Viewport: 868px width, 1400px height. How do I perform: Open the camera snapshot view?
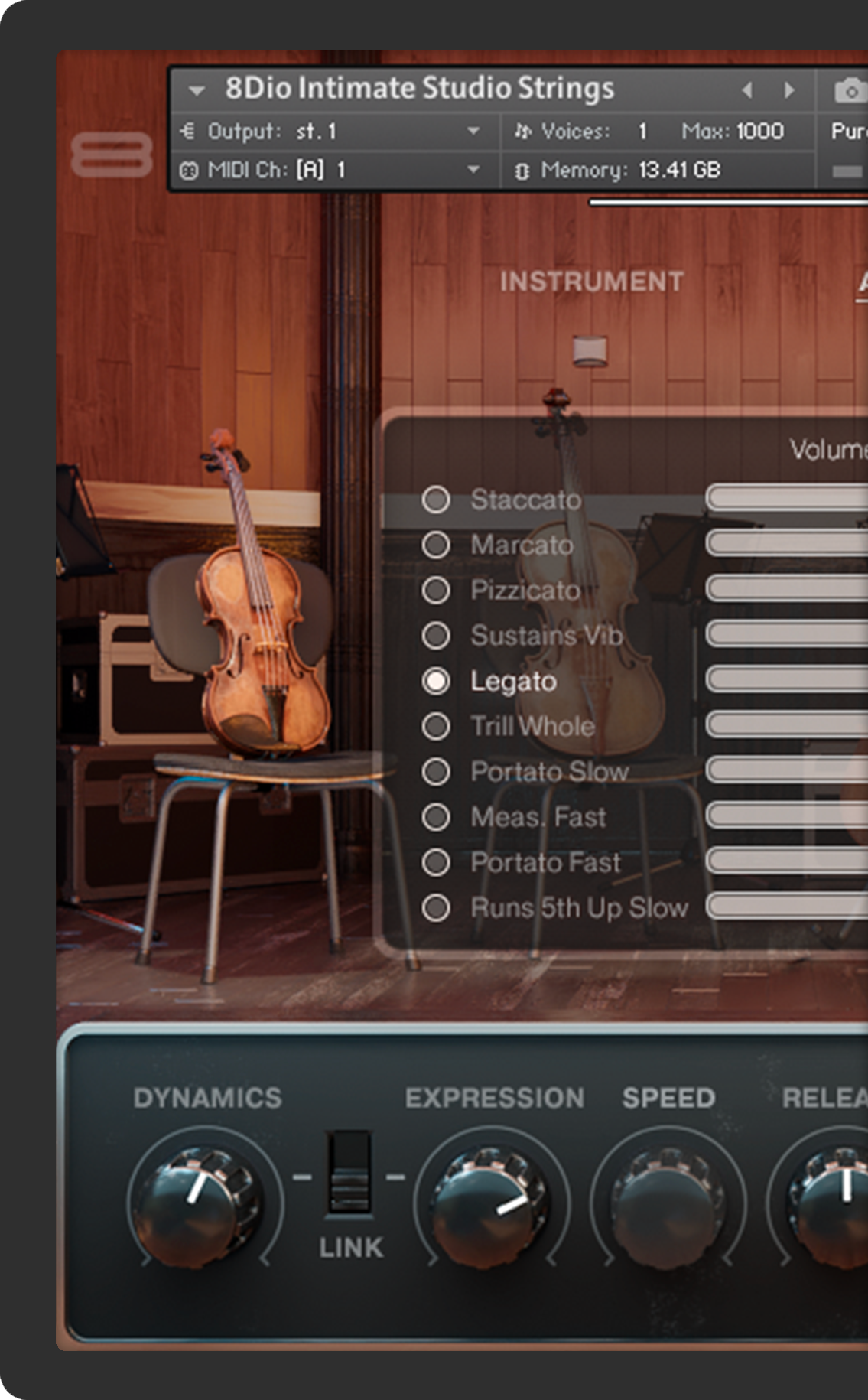tap(849, 91)
